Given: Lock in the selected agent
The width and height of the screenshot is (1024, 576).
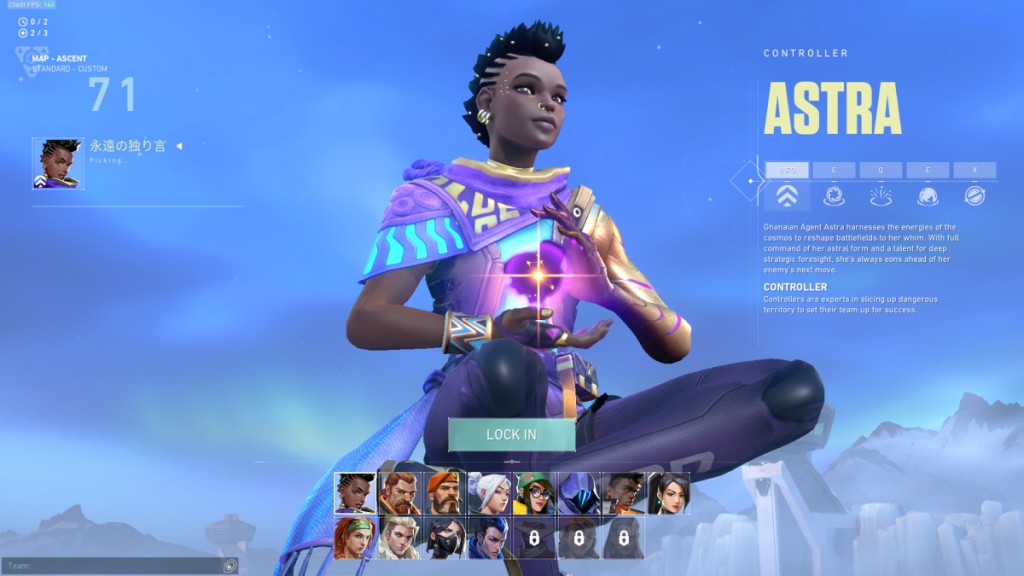Looking at the screenshot, I should [511, 434].
